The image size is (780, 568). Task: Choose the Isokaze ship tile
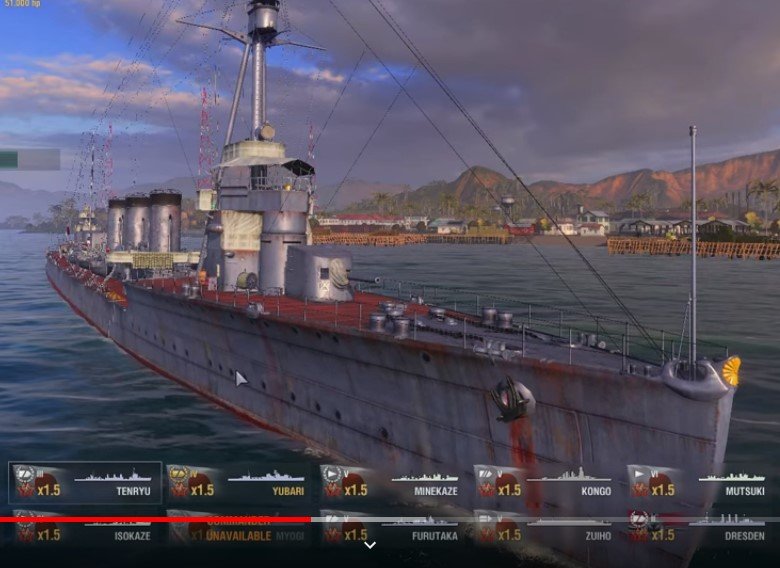click(x=85, y=532)
